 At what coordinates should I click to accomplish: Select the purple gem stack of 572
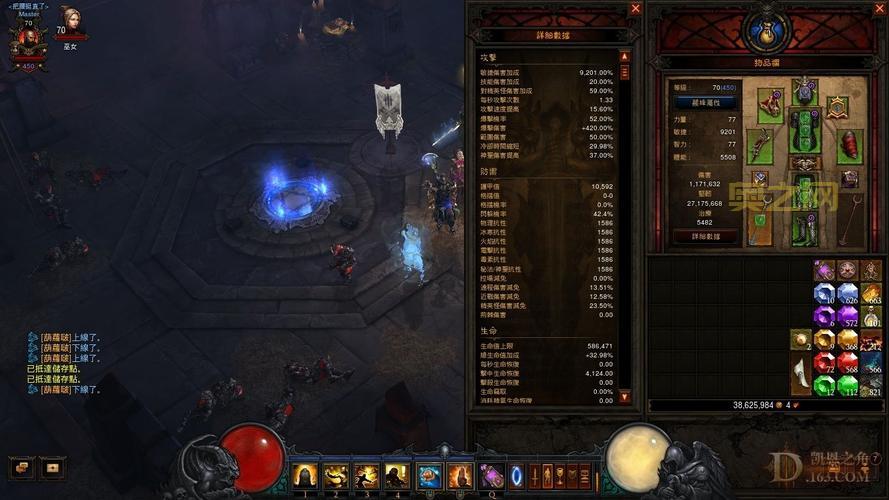(848, 315)
